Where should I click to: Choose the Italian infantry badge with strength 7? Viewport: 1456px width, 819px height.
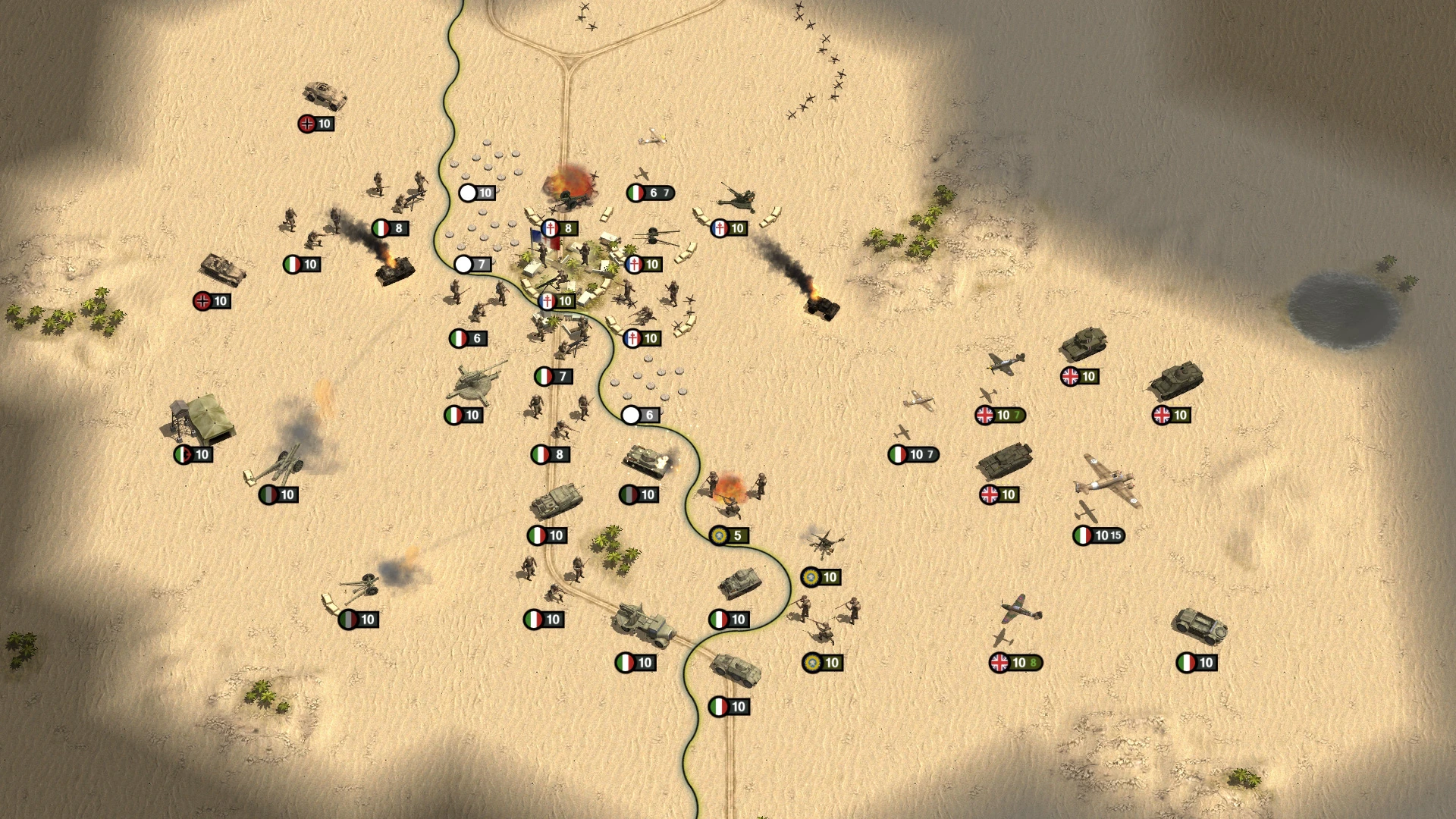pos(554,376)
